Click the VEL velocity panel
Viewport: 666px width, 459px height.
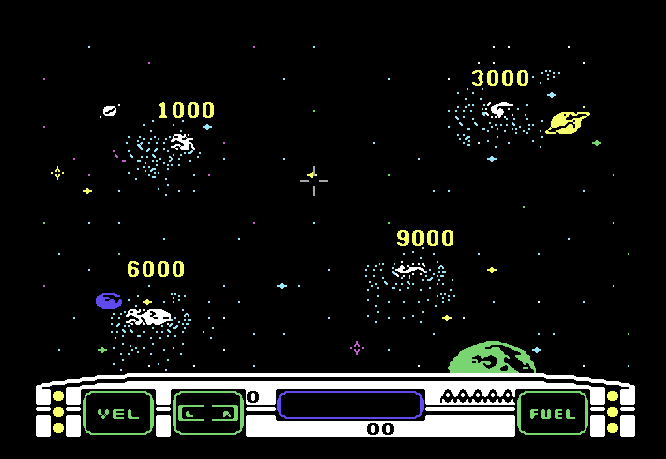(x=118, y=413)
